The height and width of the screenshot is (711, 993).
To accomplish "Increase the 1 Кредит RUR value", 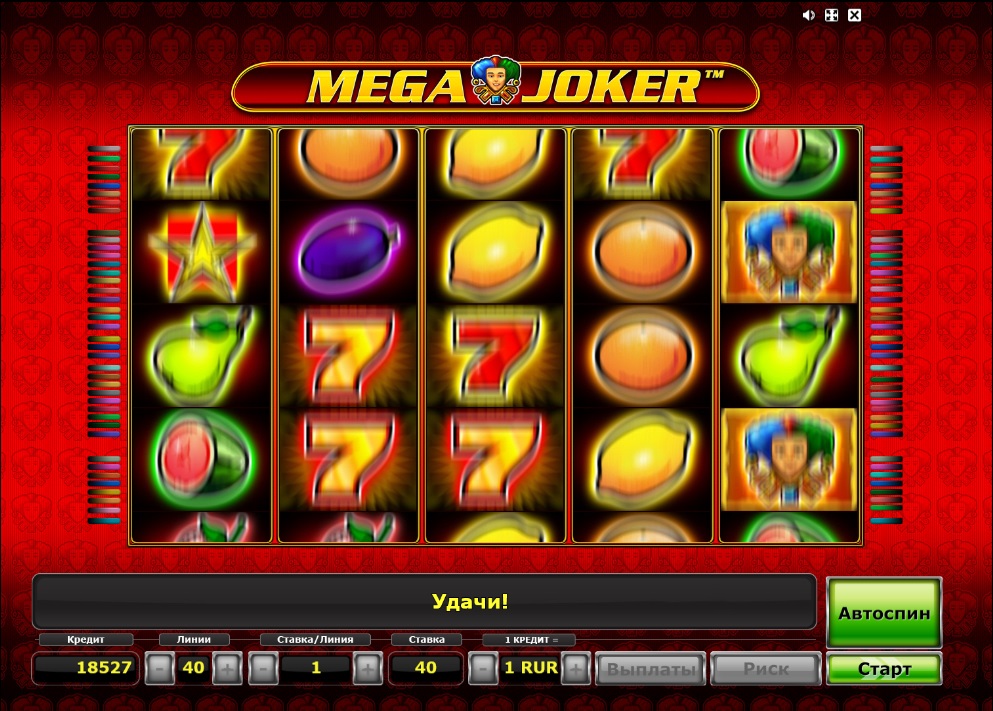I will click(575, 668).
